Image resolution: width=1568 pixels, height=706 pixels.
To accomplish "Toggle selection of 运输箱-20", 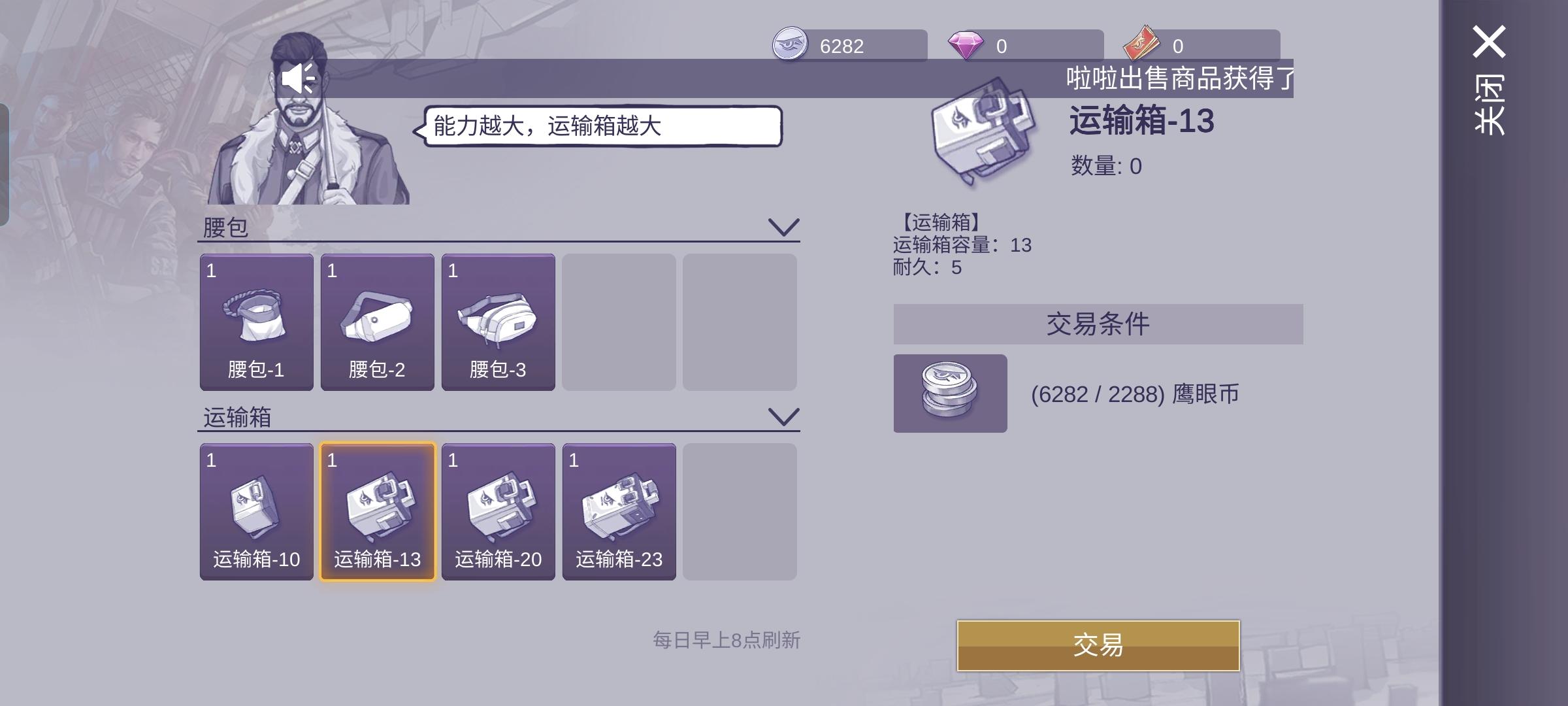I will (499, 512).
